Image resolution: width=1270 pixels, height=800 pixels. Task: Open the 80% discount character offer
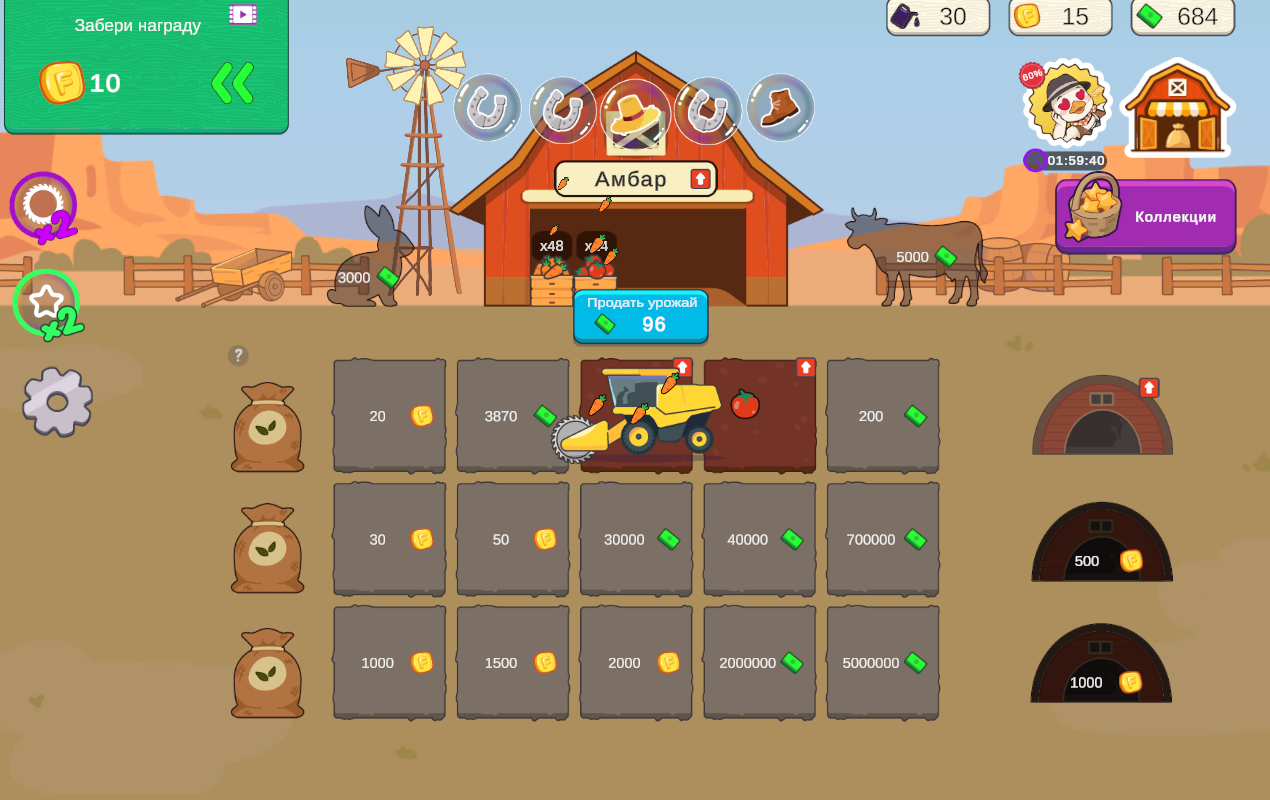pyautogui.click(x=1067, y=104)
